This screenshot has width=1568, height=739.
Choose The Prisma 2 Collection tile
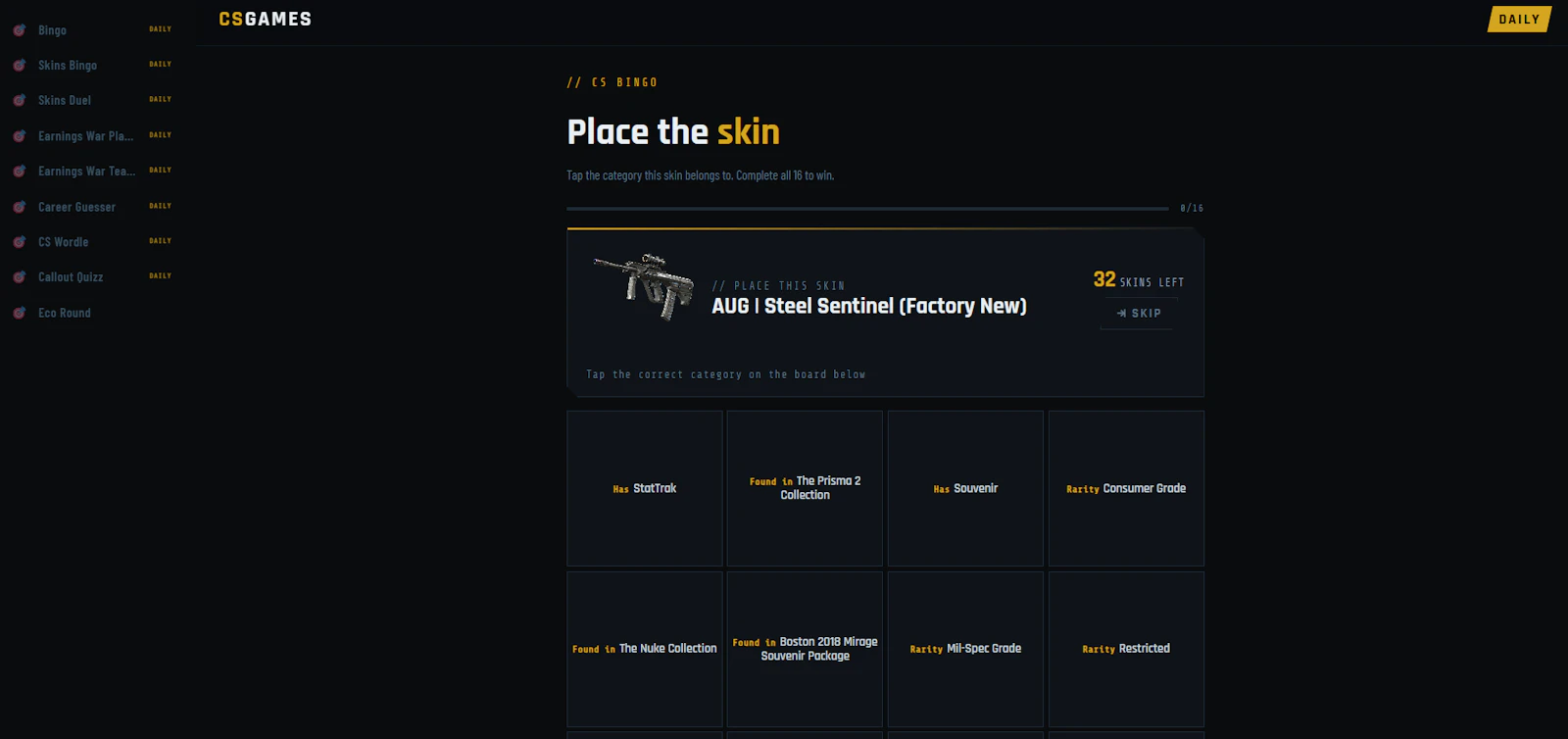(804, 488)
